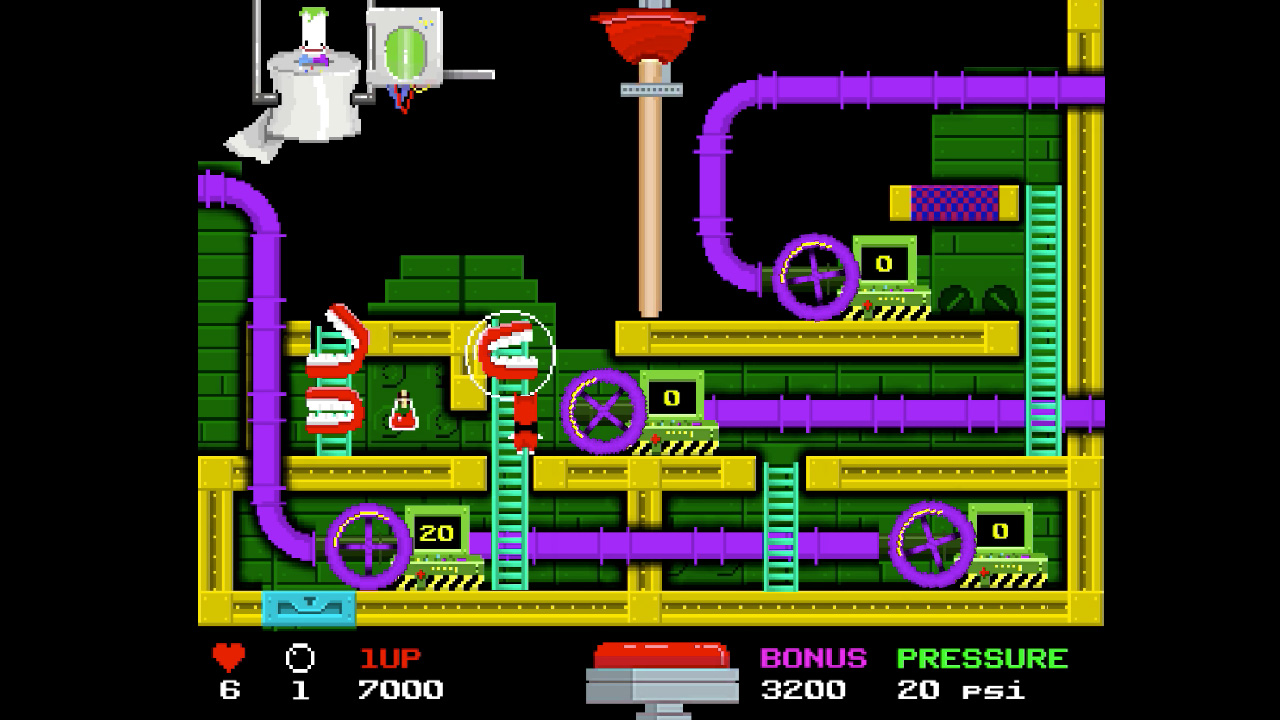
Task: Click the red plunger at the top
Action: (648, 30)
